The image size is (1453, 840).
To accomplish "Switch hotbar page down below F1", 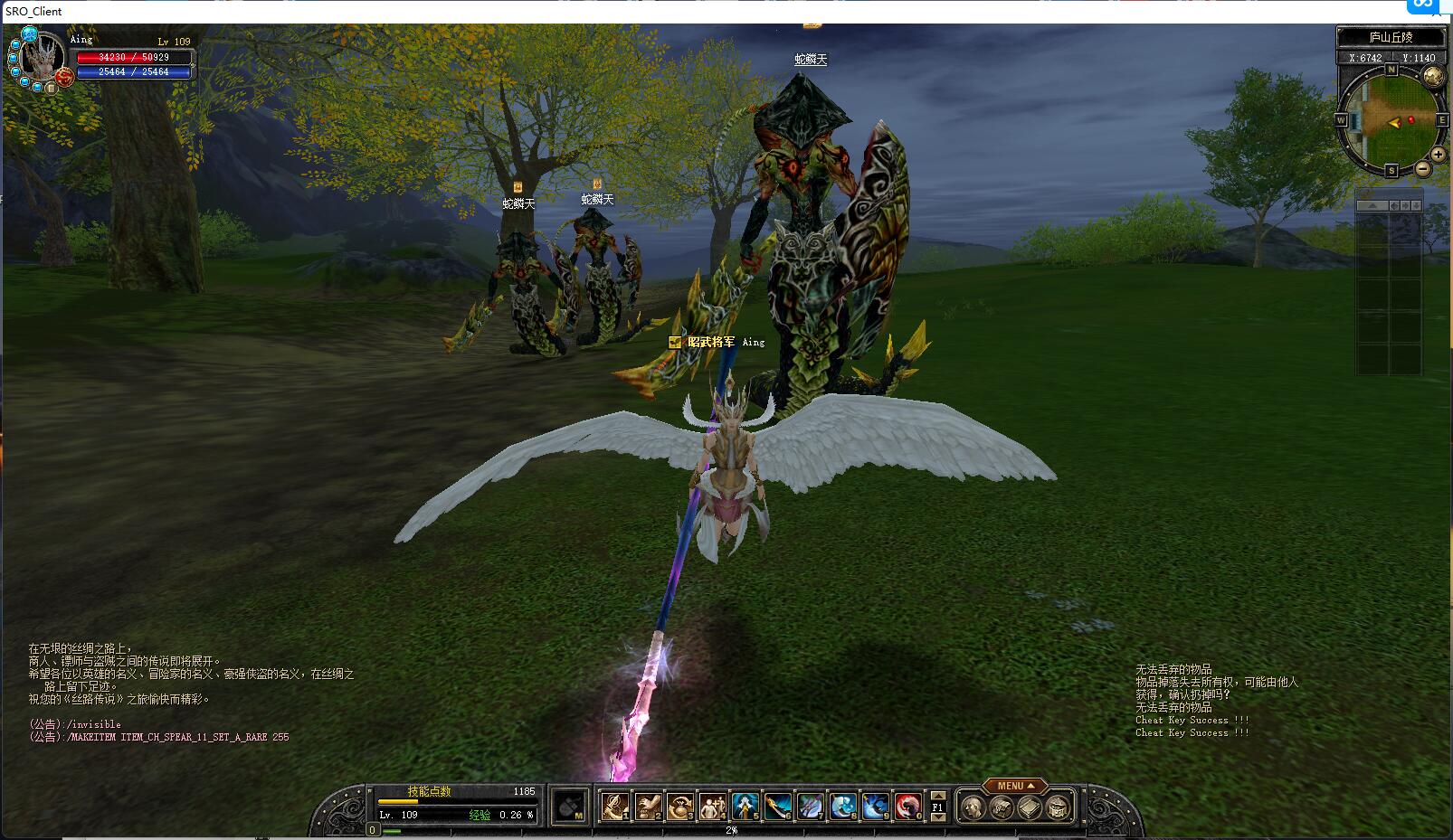I will (938, 817).
